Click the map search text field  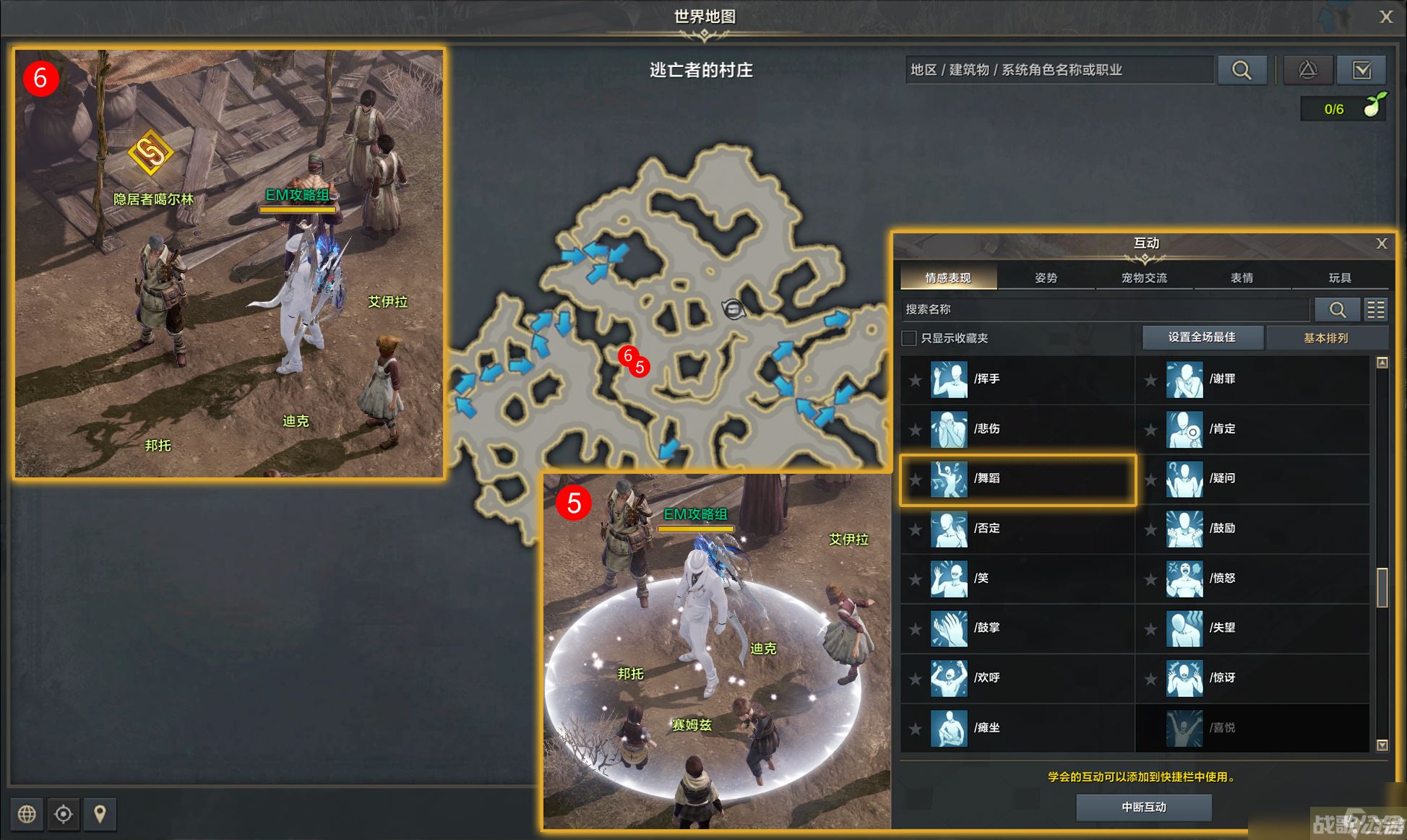coord(1059,70)
